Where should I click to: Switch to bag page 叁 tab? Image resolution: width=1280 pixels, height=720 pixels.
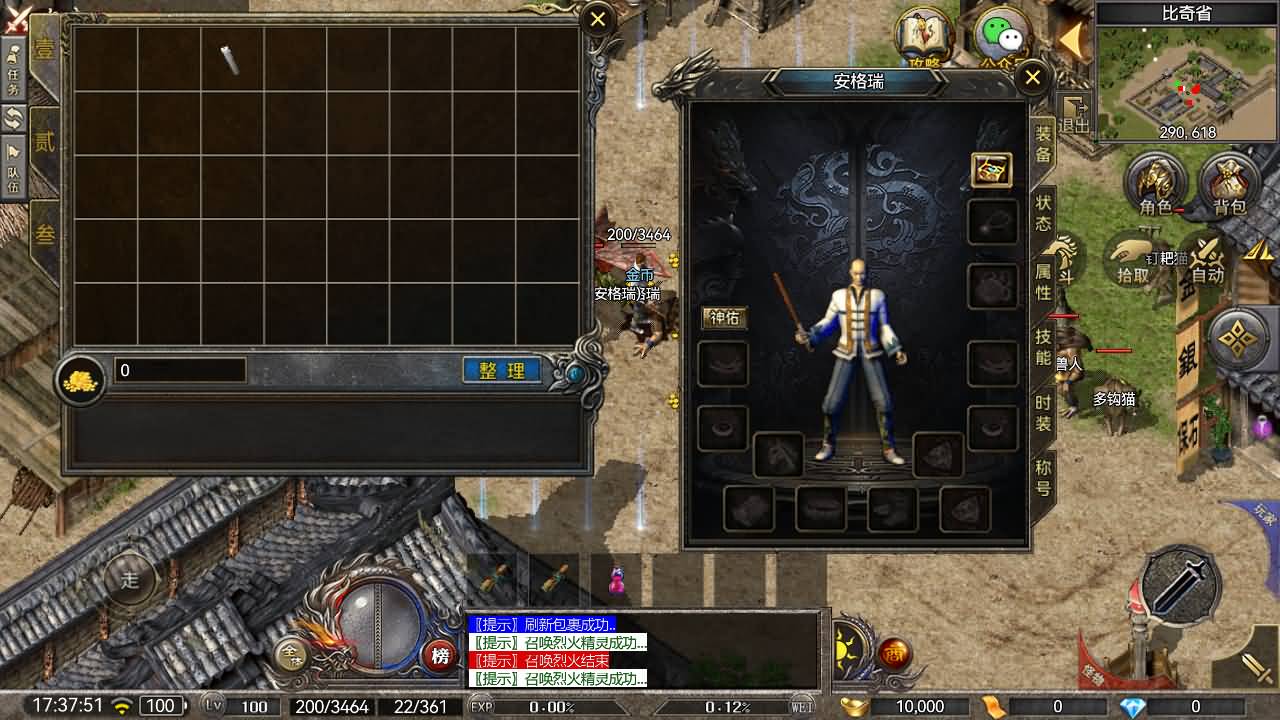pyautogui.click(x=45, y=235)
